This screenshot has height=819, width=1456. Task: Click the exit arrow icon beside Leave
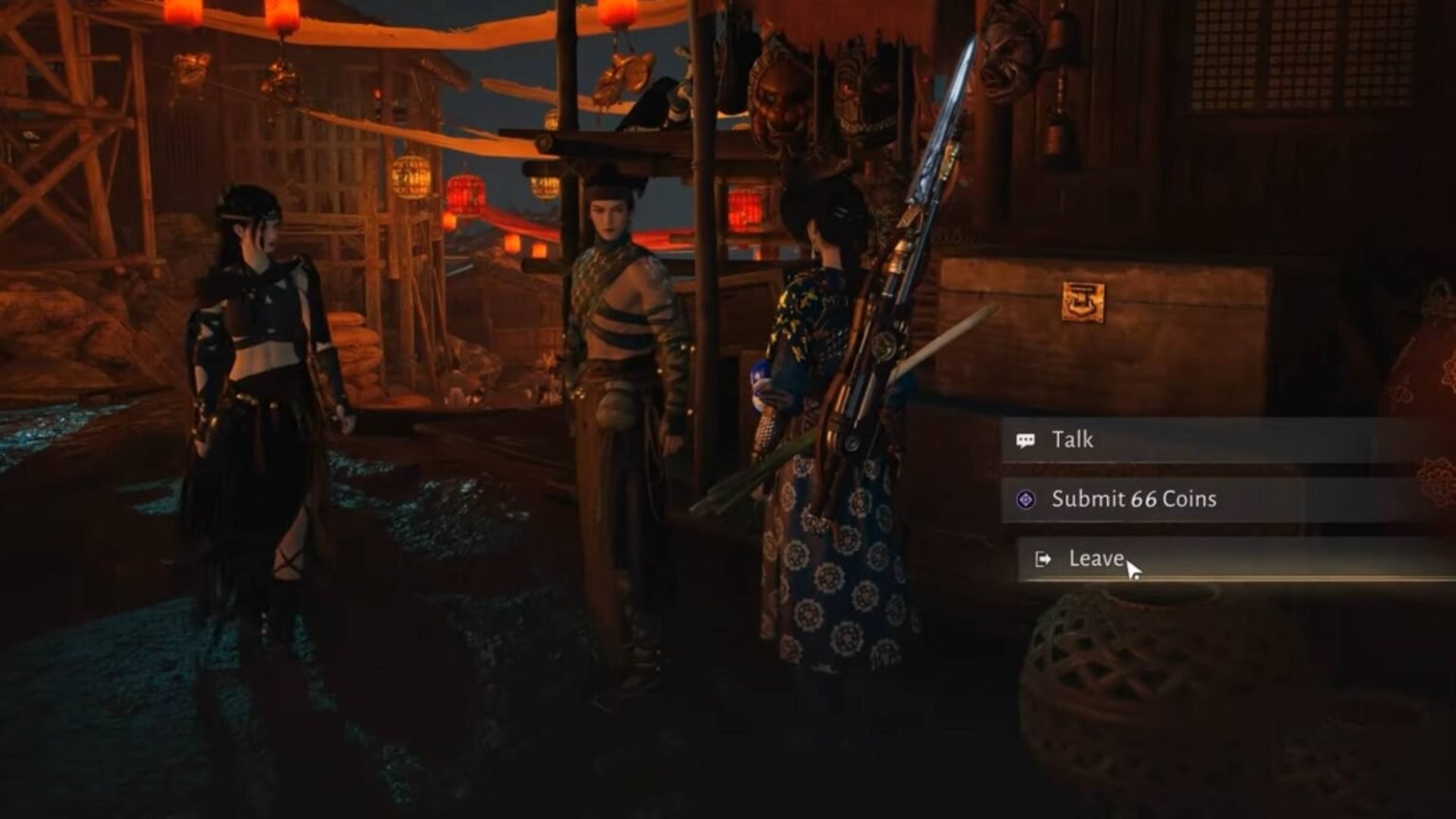(x=1041, y=559)
